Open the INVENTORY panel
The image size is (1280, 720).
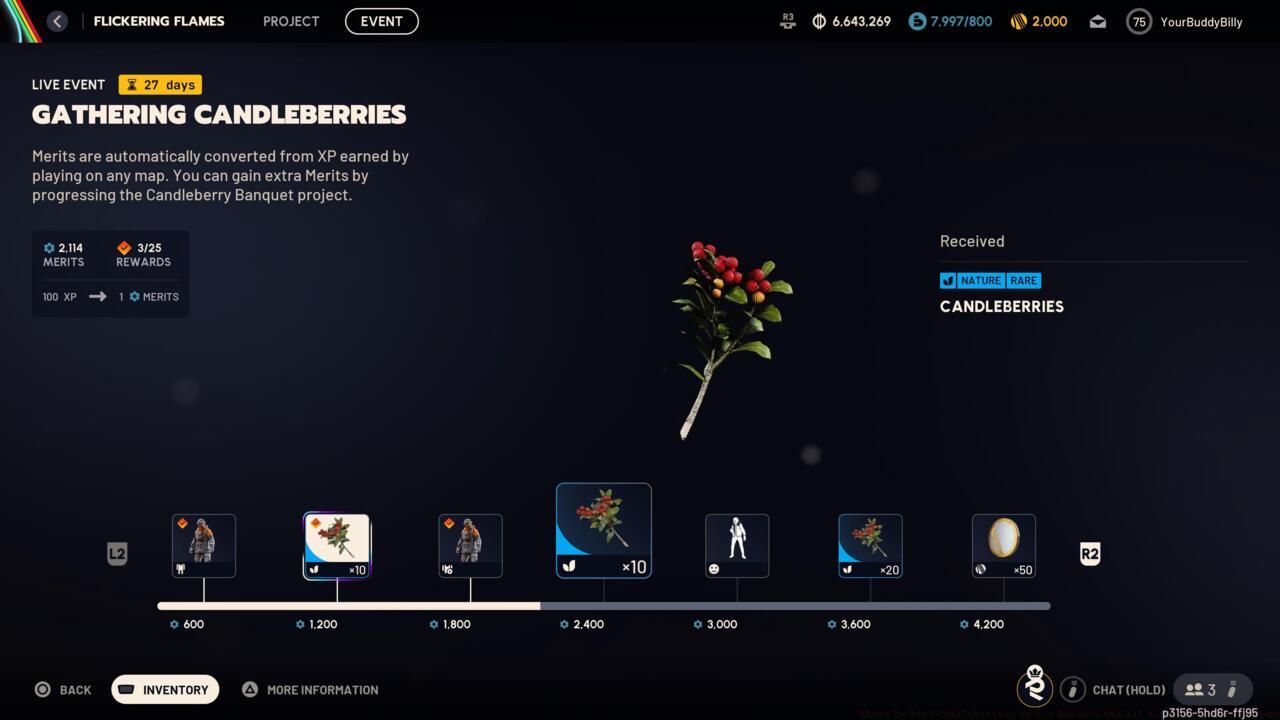165,689
